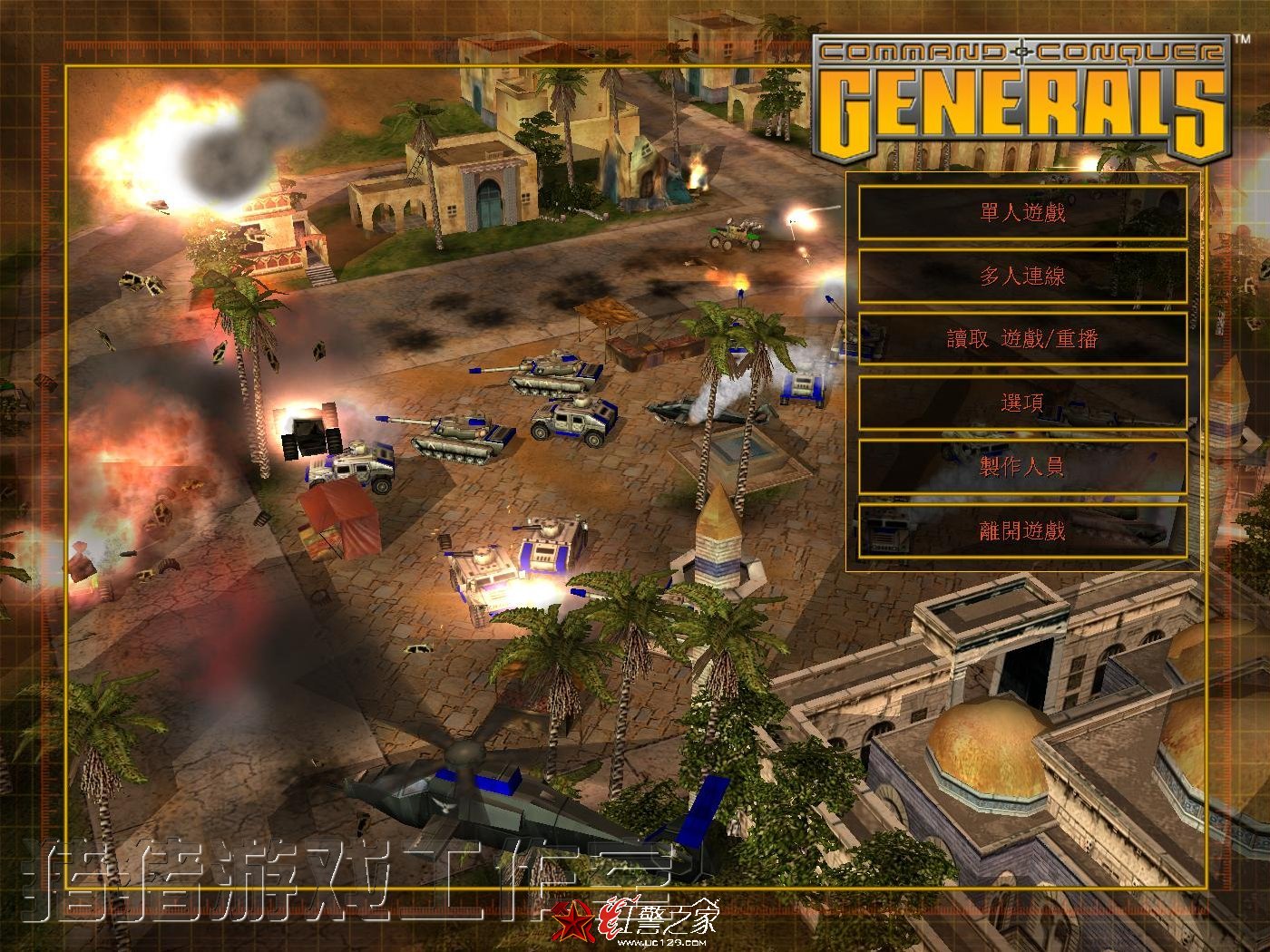The image size is (1270, 952).
Task: Select 多人連線 multiplayer option
Action: [1022, 277]
